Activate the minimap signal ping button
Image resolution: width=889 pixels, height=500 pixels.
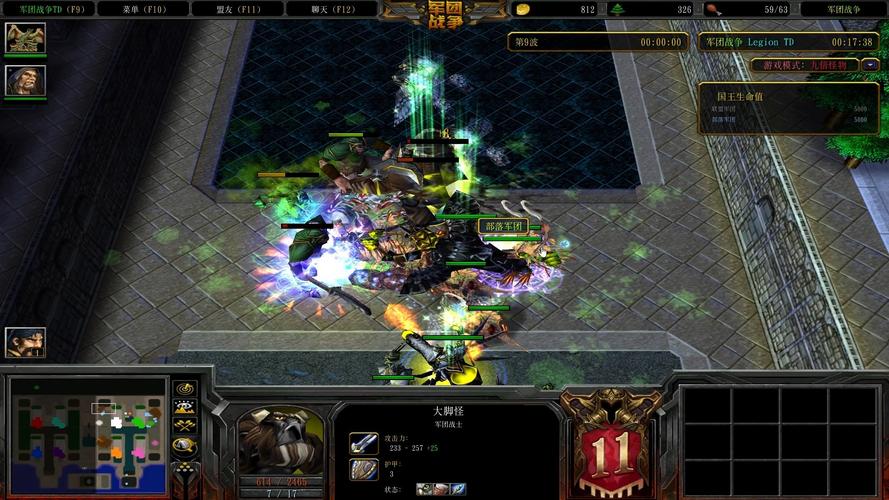point(184,389)
